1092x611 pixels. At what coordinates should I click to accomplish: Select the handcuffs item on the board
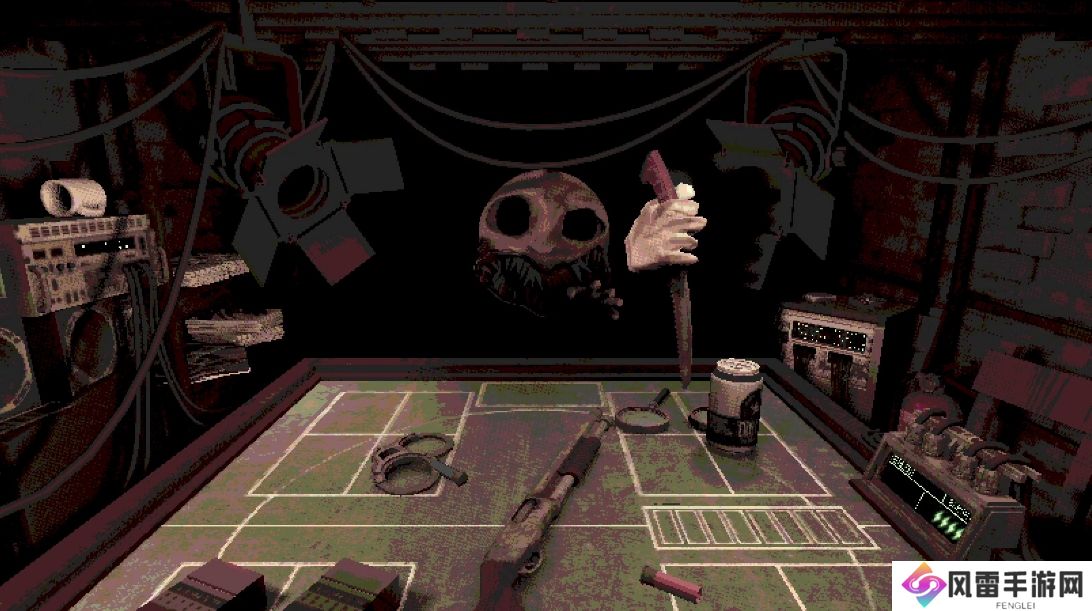point(412,460)
